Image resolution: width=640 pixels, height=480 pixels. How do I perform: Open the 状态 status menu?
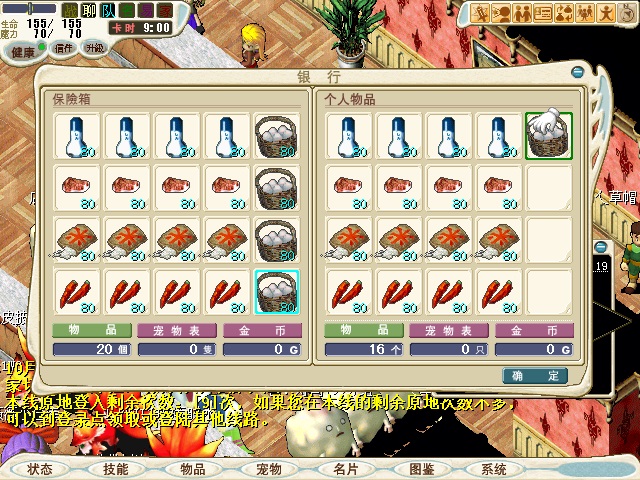pyautogui.click(x=40, y=468)
